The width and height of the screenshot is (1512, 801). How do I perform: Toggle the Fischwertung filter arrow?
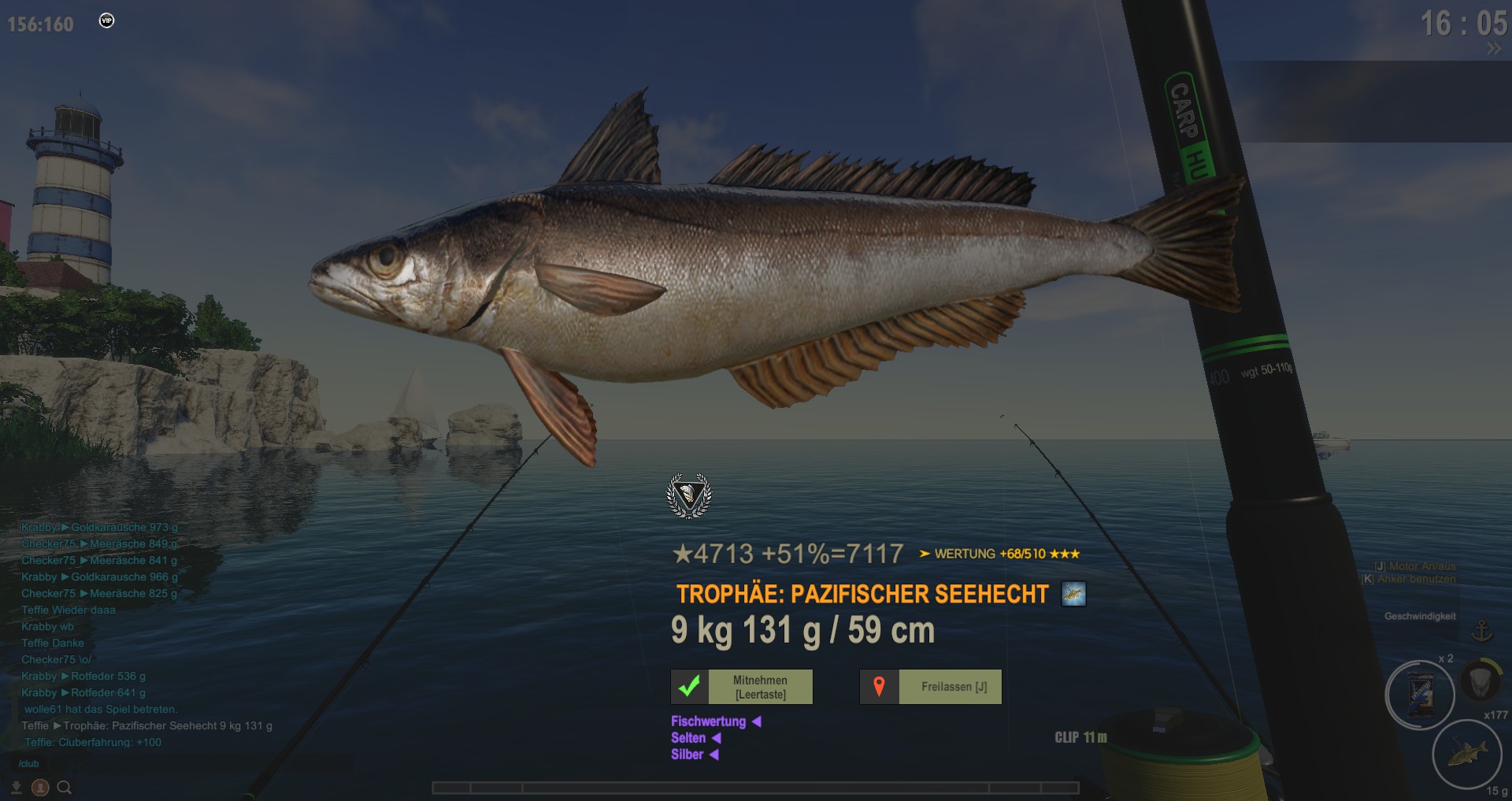pos(756,721)
